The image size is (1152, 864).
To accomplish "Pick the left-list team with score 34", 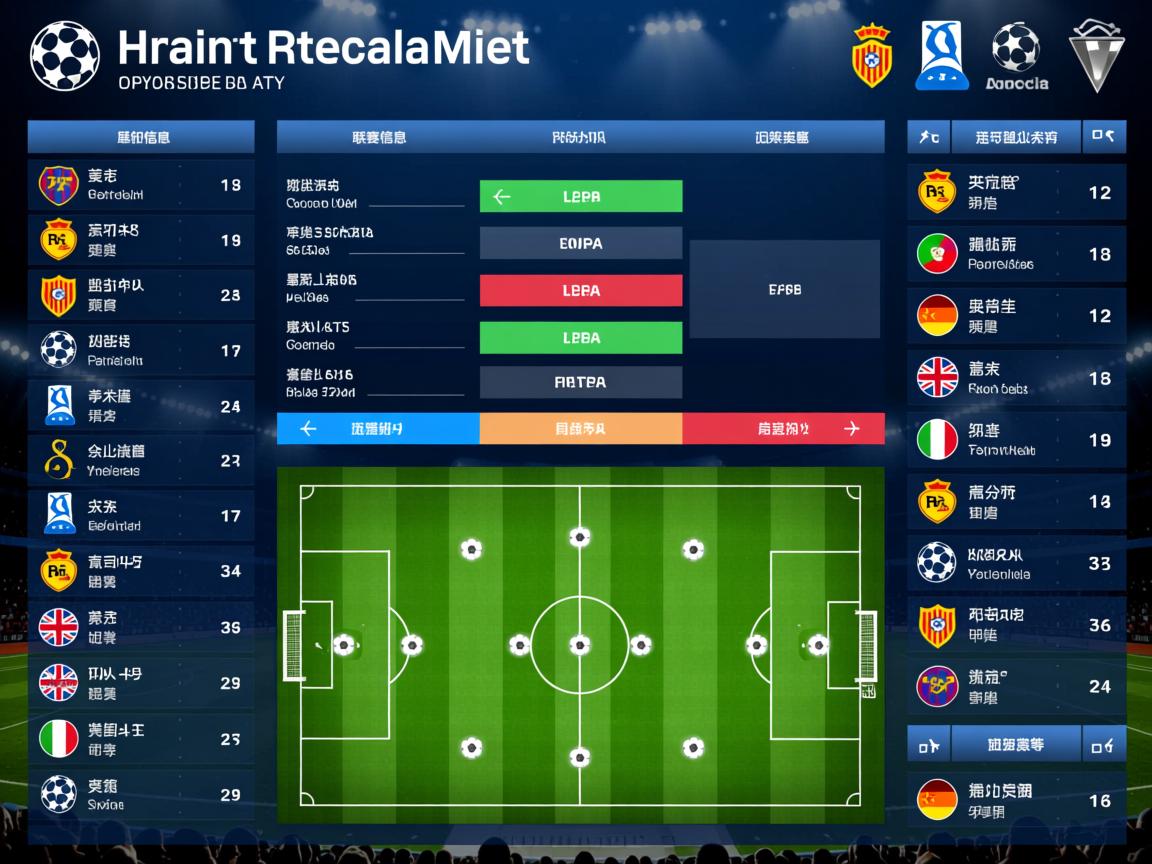I will point(140,571).
